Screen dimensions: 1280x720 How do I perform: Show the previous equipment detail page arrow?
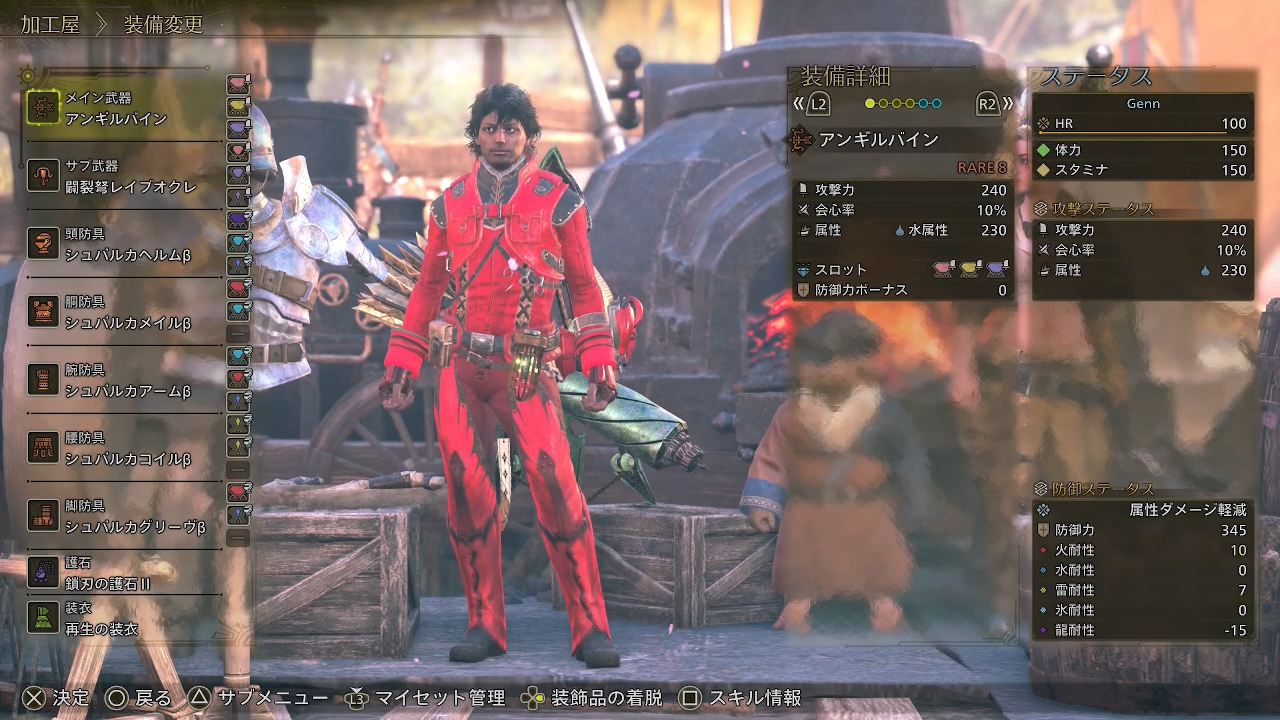[813, 104]
